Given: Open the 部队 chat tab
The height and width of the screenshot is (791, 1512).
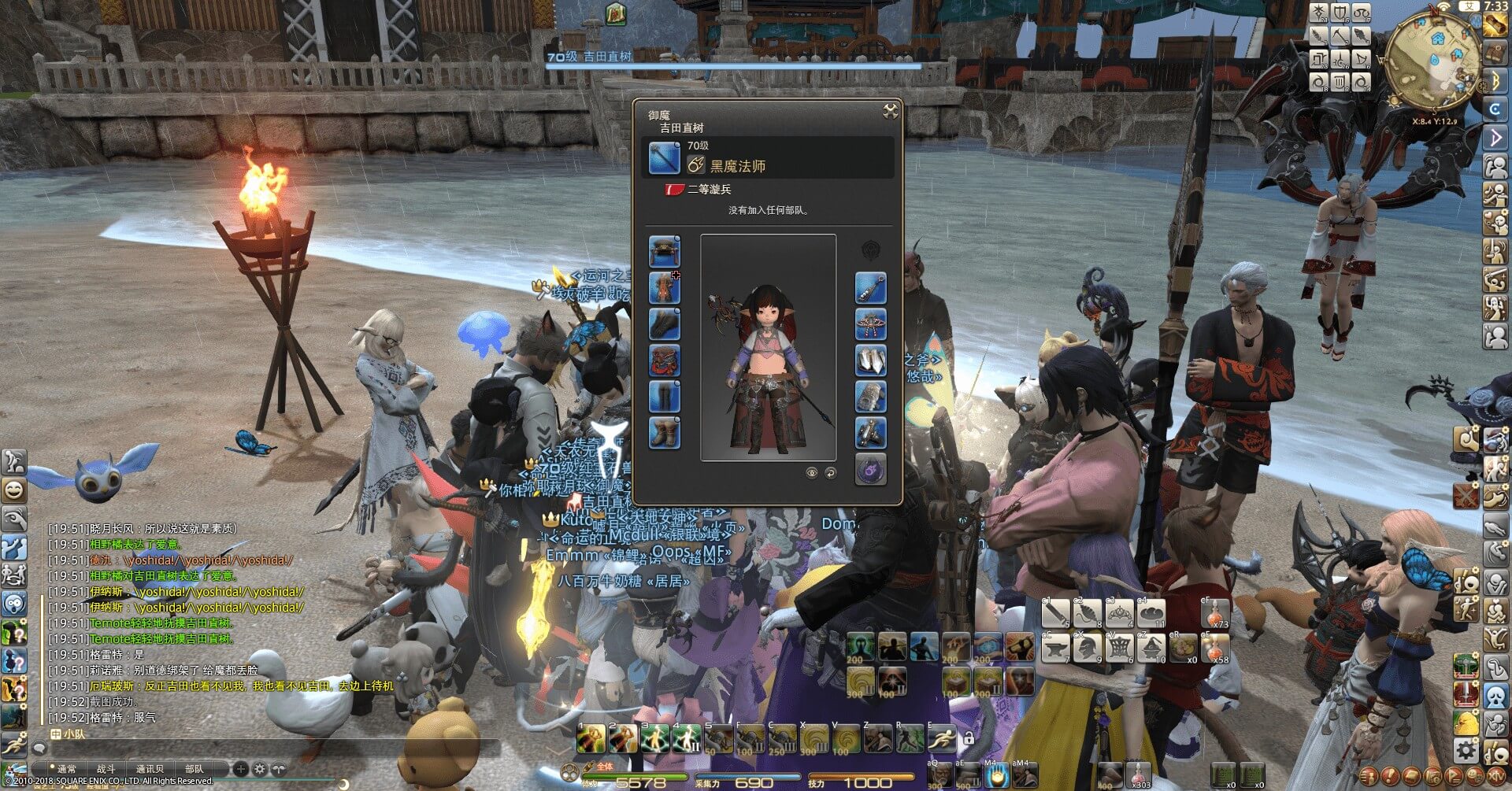Looking at the screenshot, I should [x=194, y=769].
